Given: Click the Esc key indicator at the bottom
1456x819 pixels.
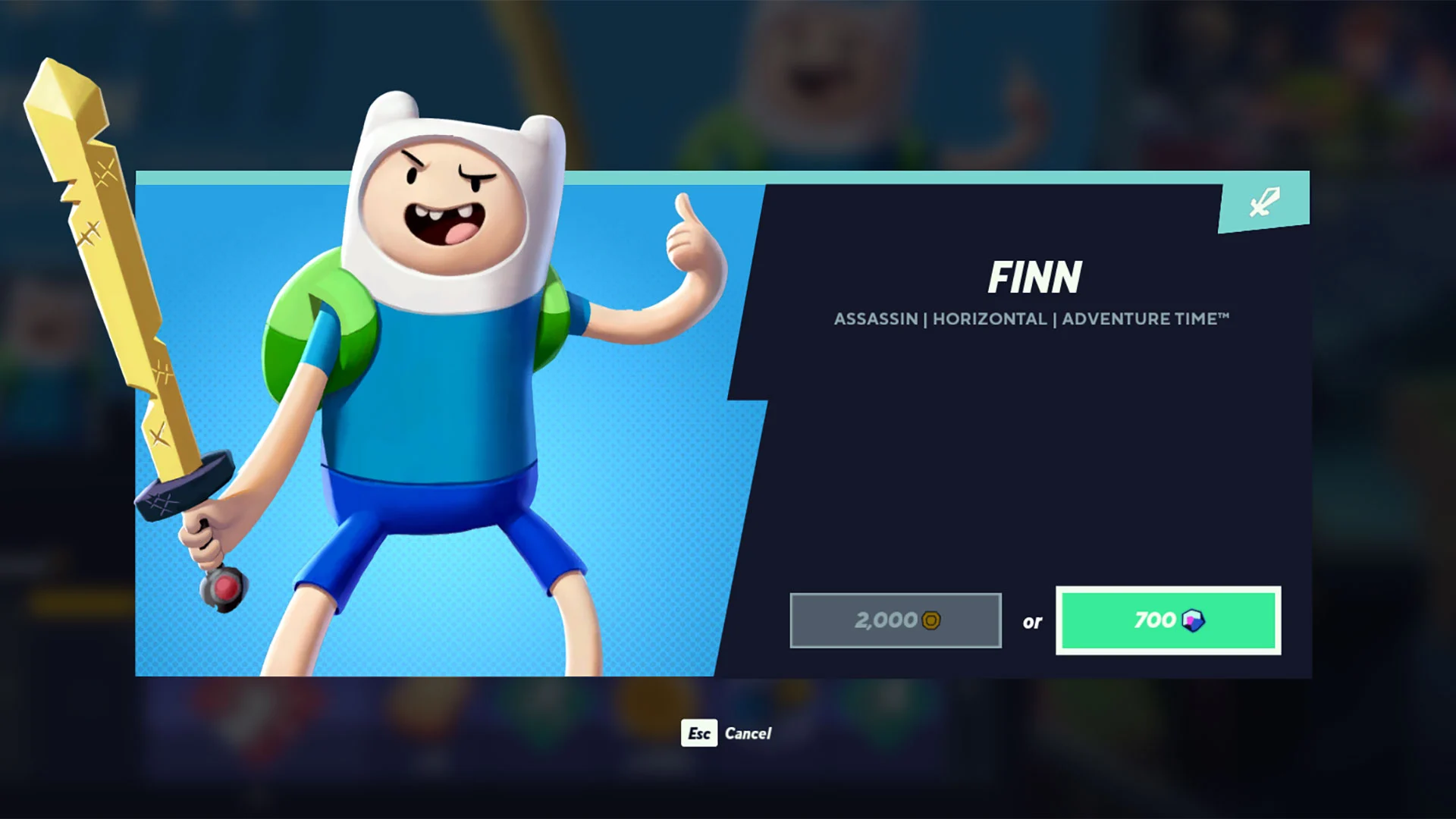Looking at the screenshot, I should click(698, 733).
